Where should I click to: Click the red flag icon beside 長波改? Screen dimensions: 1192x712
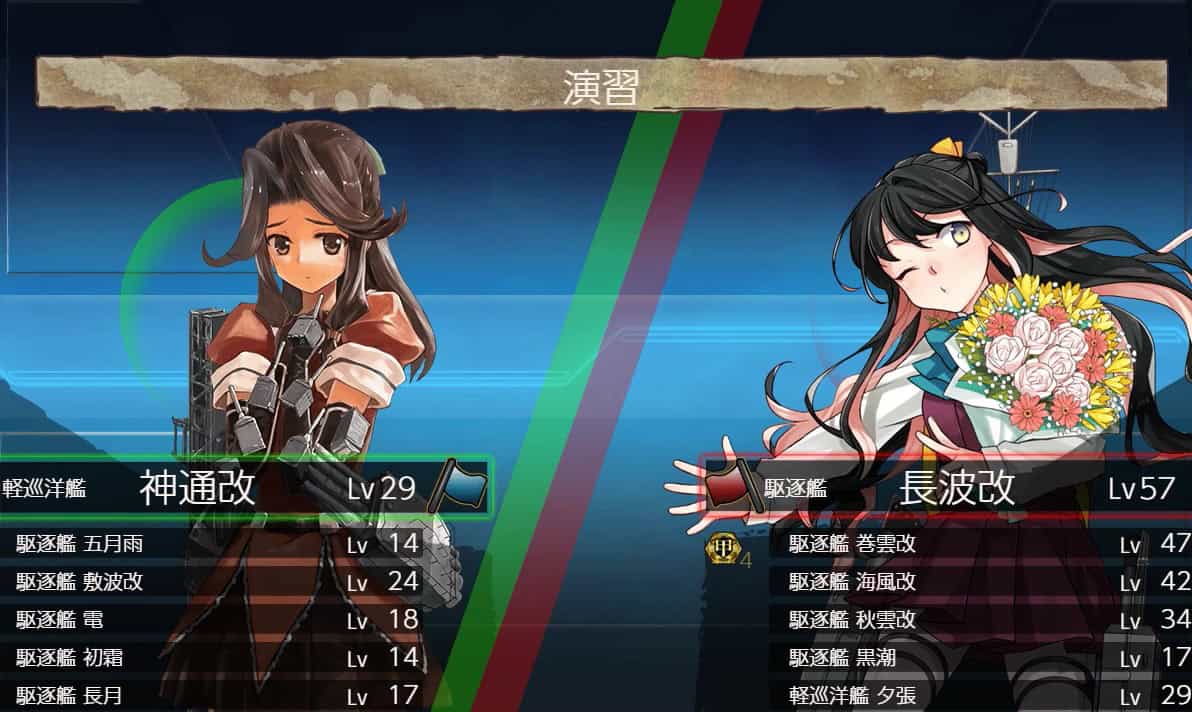[x=730, y=487]
